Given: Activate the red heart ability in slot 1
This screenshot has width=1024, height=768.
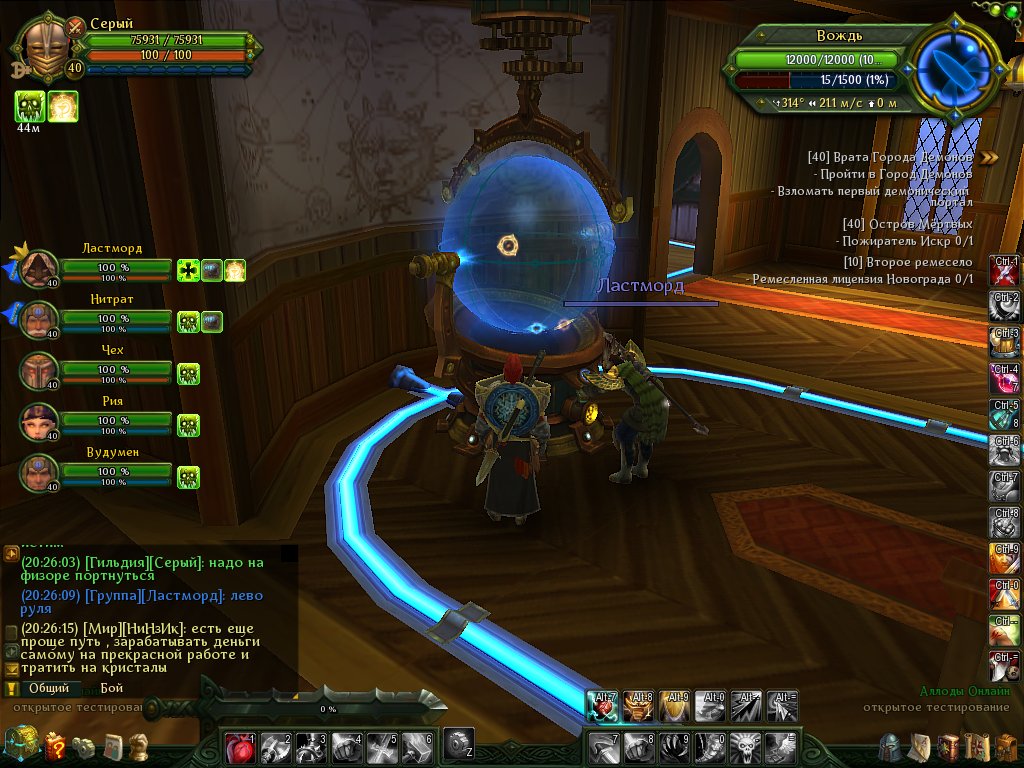Looking at the screenshot, I should click(240, 745).
